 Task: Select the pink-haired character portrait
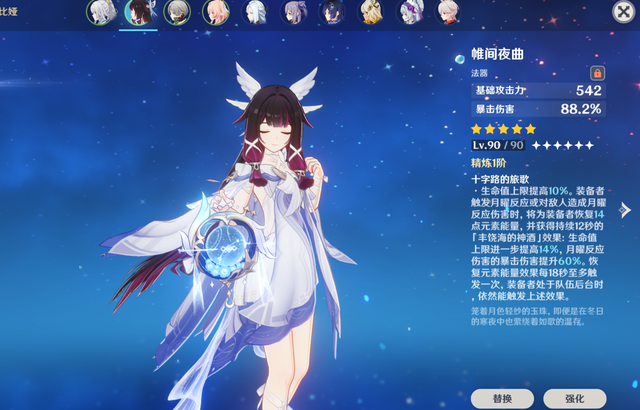(x=215, y=12)
